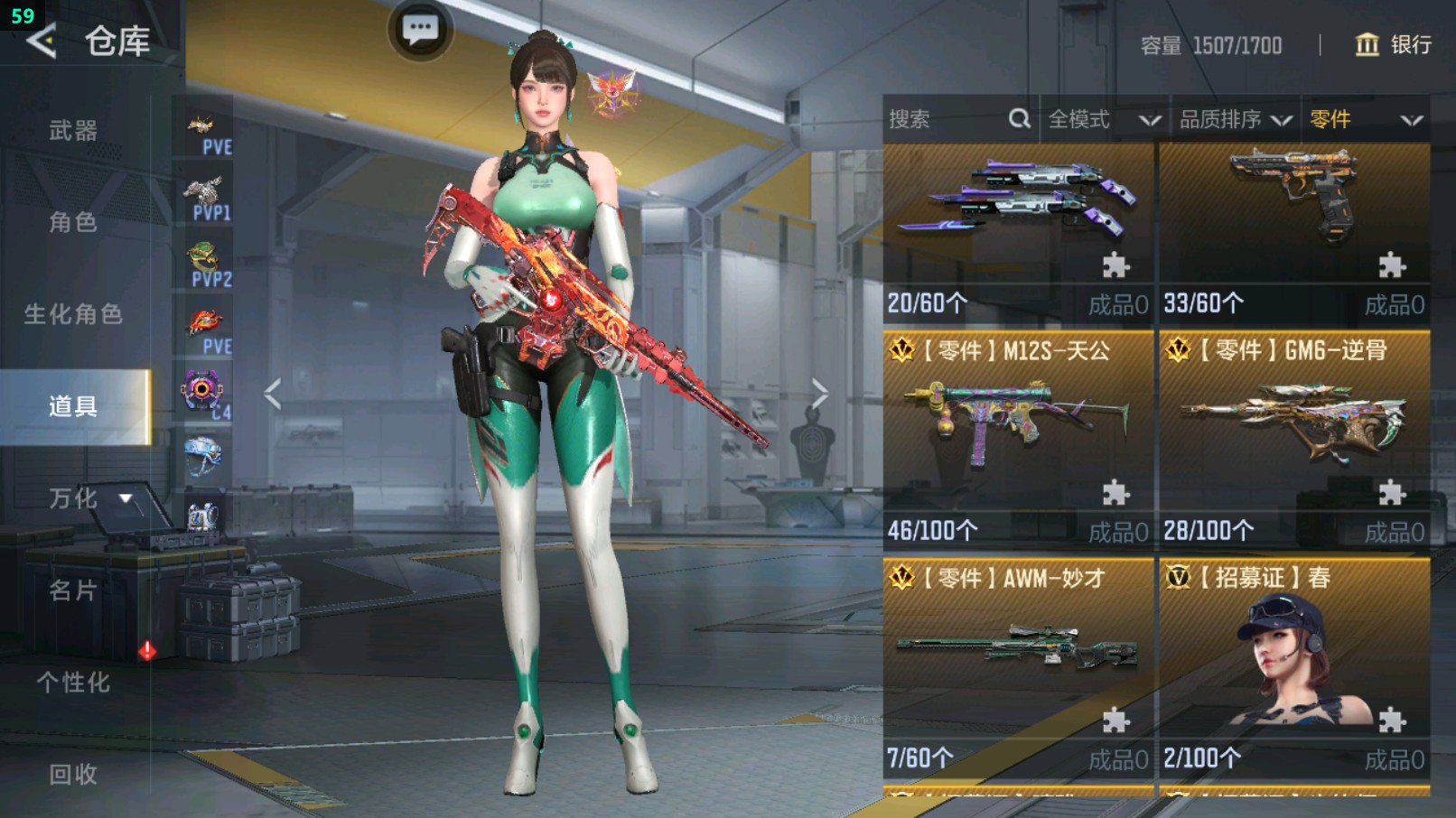This screenshot has width=1456, height=818.
Task: Switch to the 角色 character tab
Action: pyautogui.click(x=73, y=222)
